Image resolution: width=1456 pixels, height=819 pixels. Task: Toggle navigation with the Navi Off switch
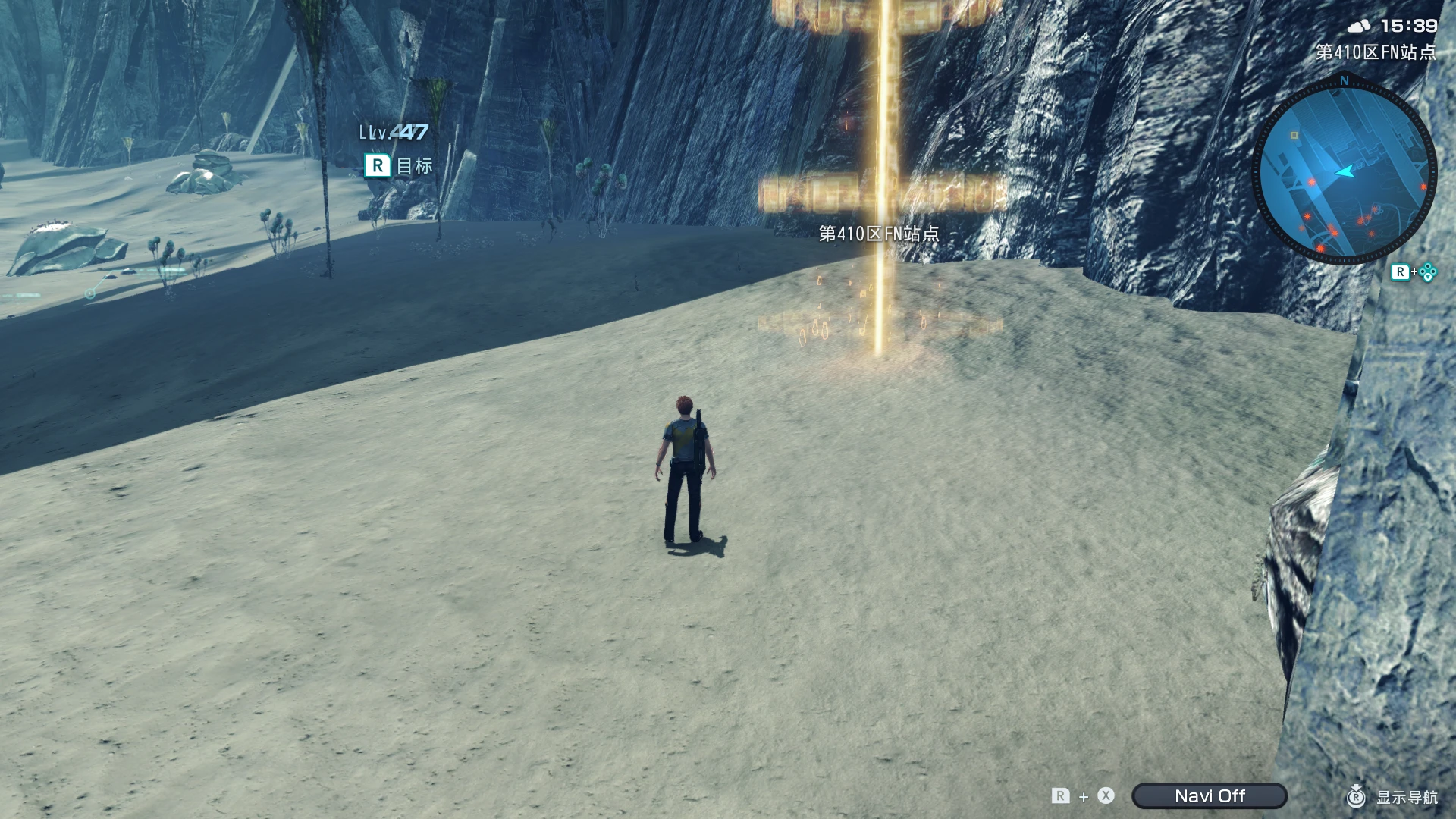[1210, 796]
